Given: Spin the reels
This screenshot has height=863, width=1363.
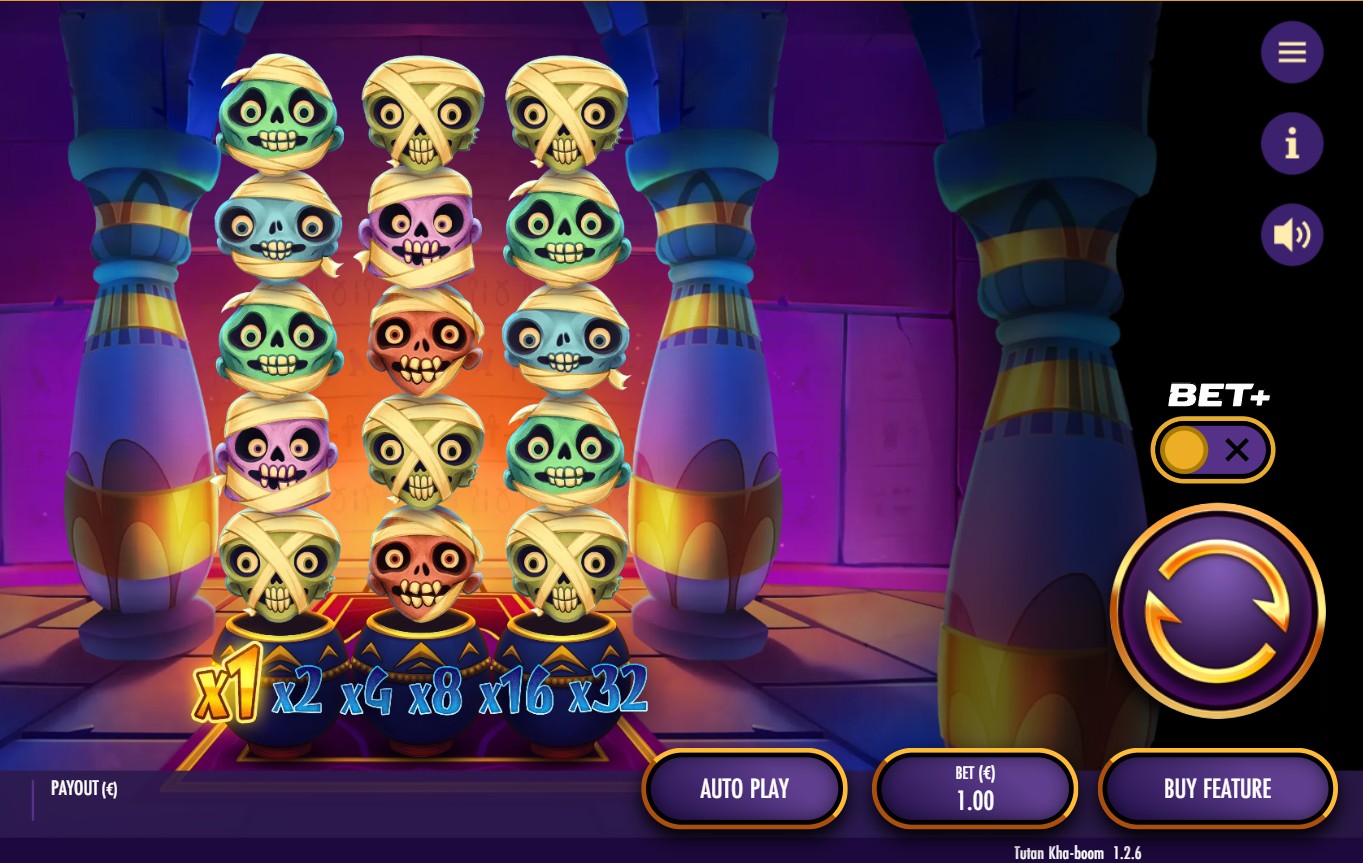Looking at the screenshot, I should (x=1217, y=610).
